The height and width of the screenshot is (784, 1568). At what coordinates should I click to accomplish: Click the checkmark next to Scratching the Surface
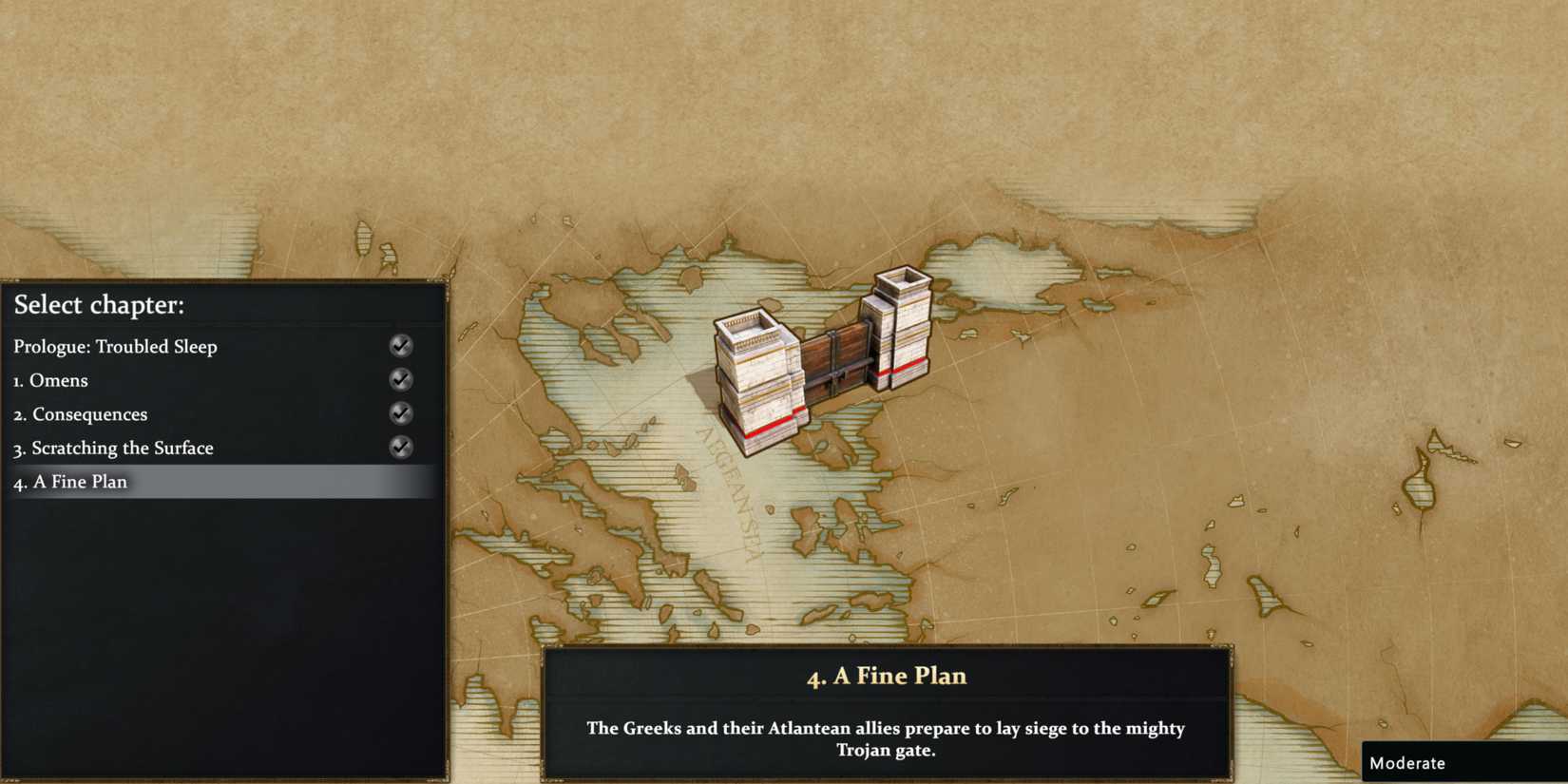coord(400,447)
